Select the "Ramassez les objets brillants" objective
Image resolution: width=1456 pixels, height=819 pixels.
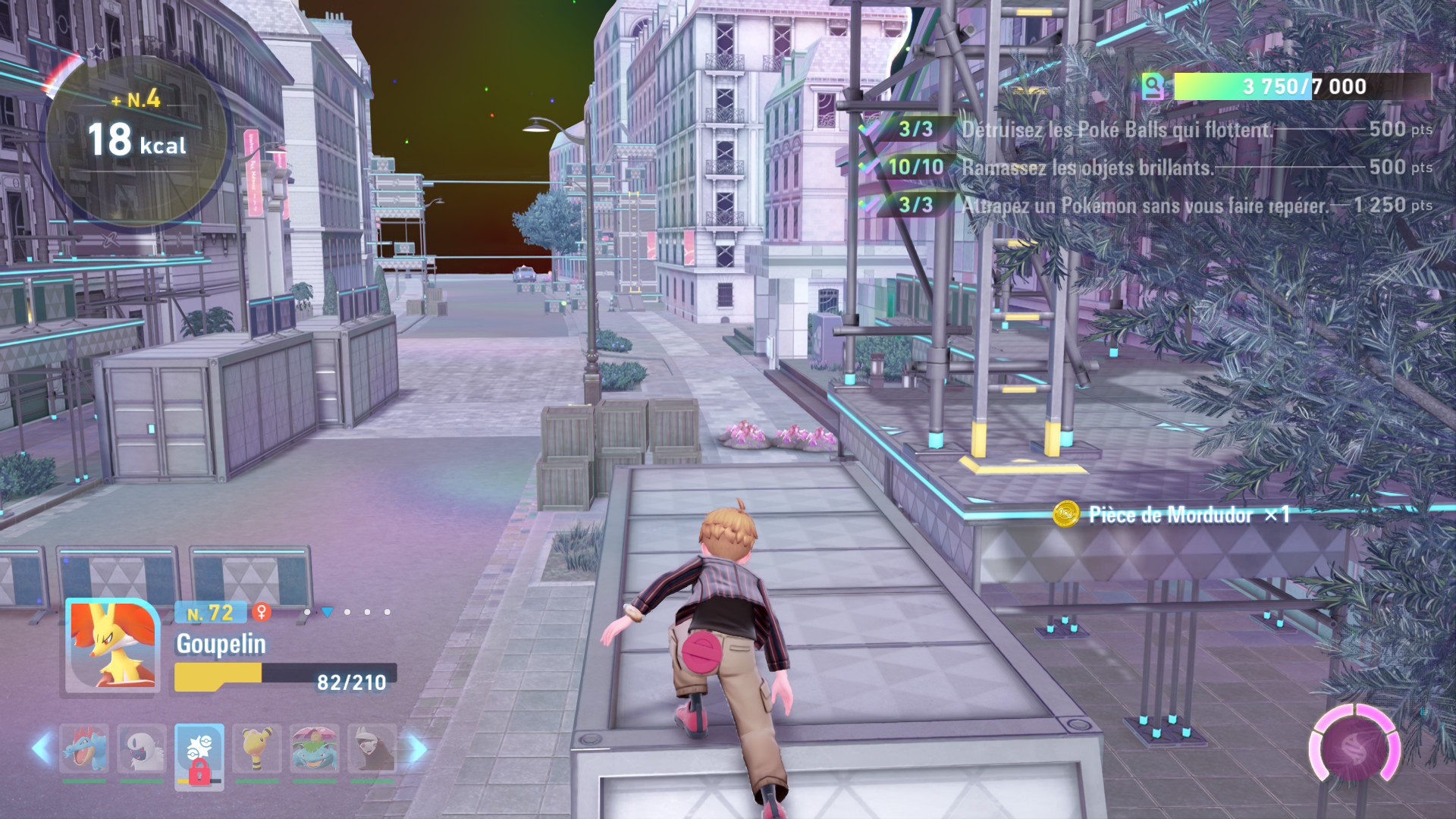1087,168
